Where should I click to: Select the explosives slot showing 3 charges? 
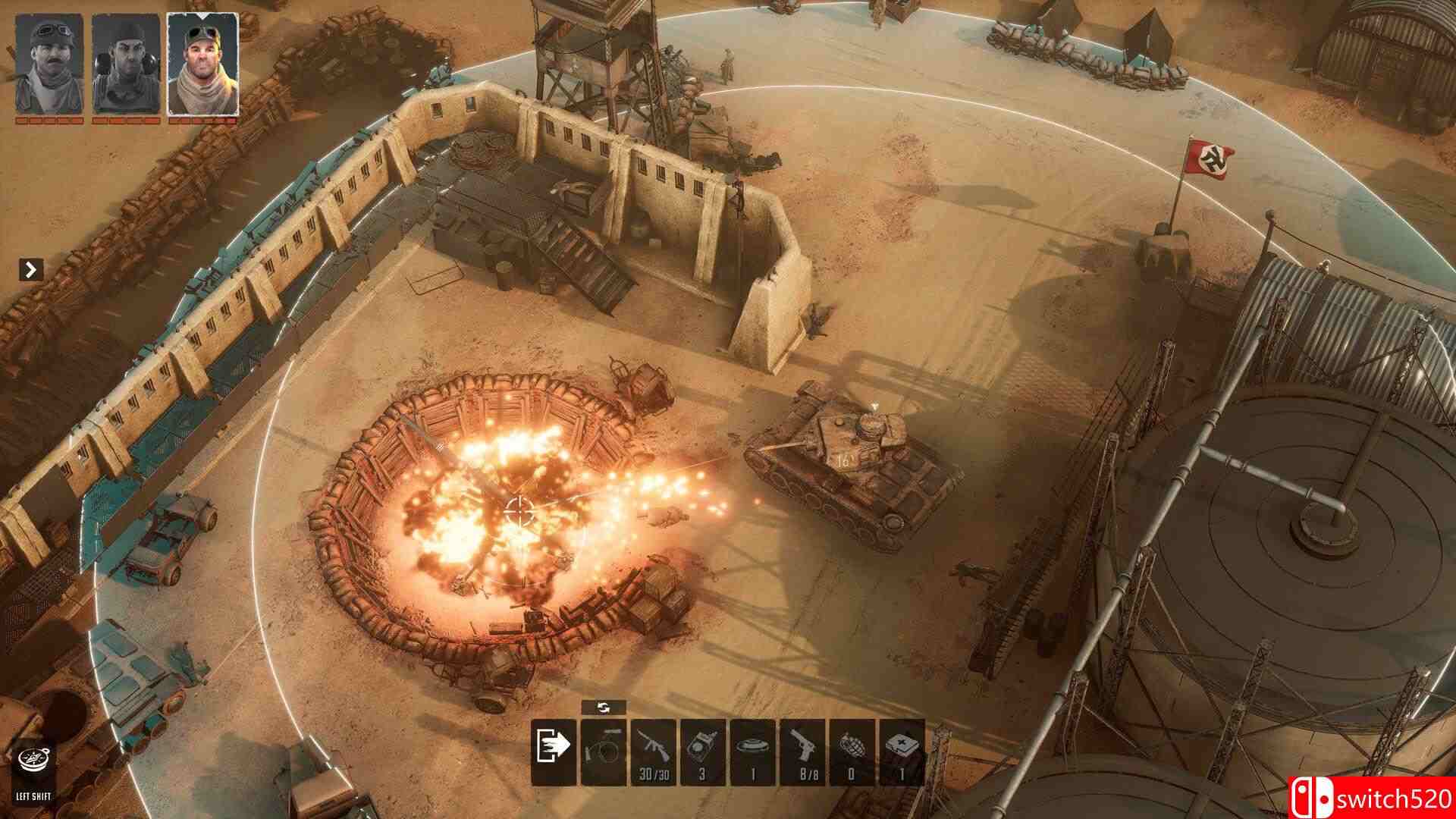[703, 755]
